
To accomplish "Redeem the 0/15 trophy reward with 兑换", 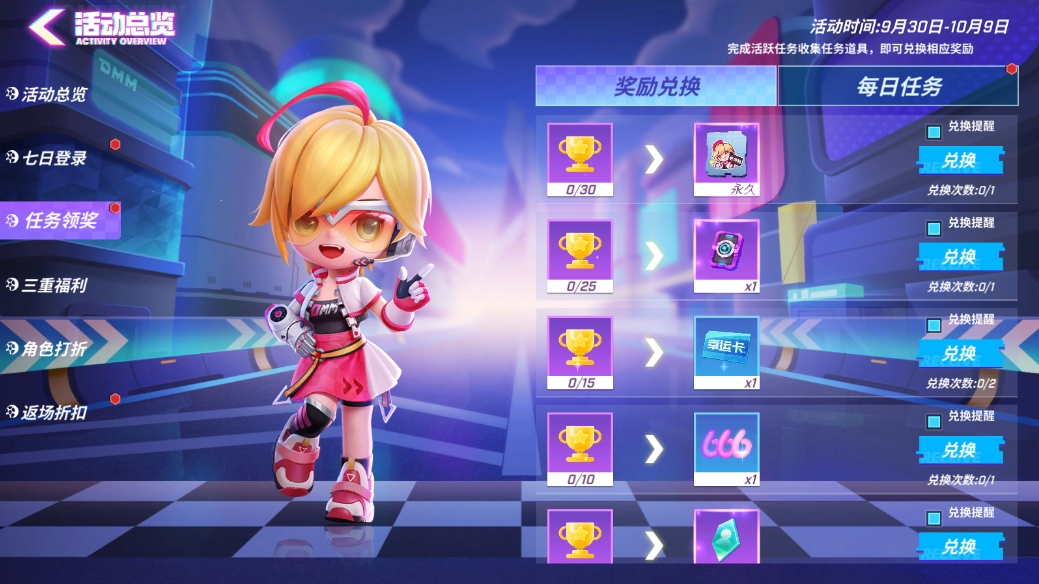I will point(959,353).
